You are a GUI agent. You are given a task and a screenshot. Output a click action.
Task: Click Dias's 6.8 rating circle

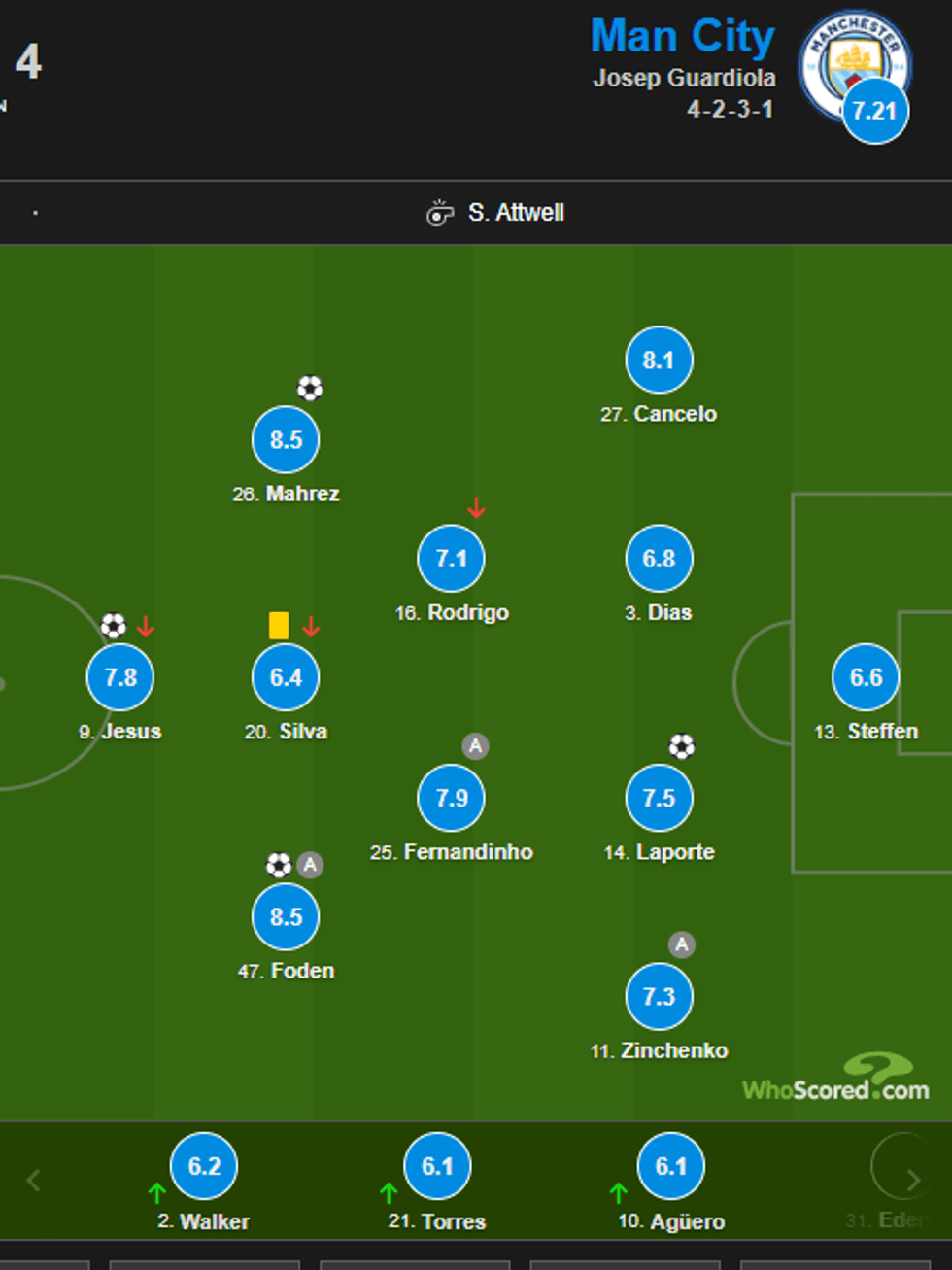(x=659, y=559)
